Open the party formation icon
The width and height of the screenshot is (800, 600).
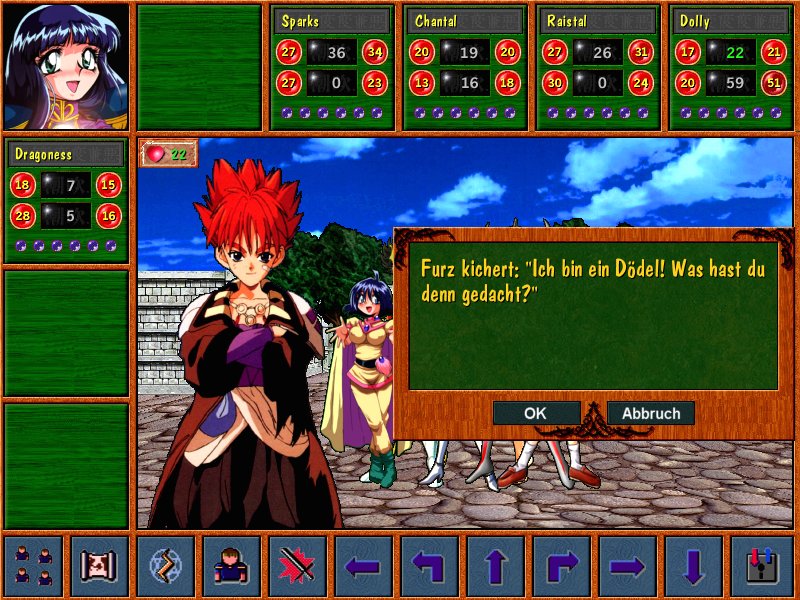click(x=33, y=566)
